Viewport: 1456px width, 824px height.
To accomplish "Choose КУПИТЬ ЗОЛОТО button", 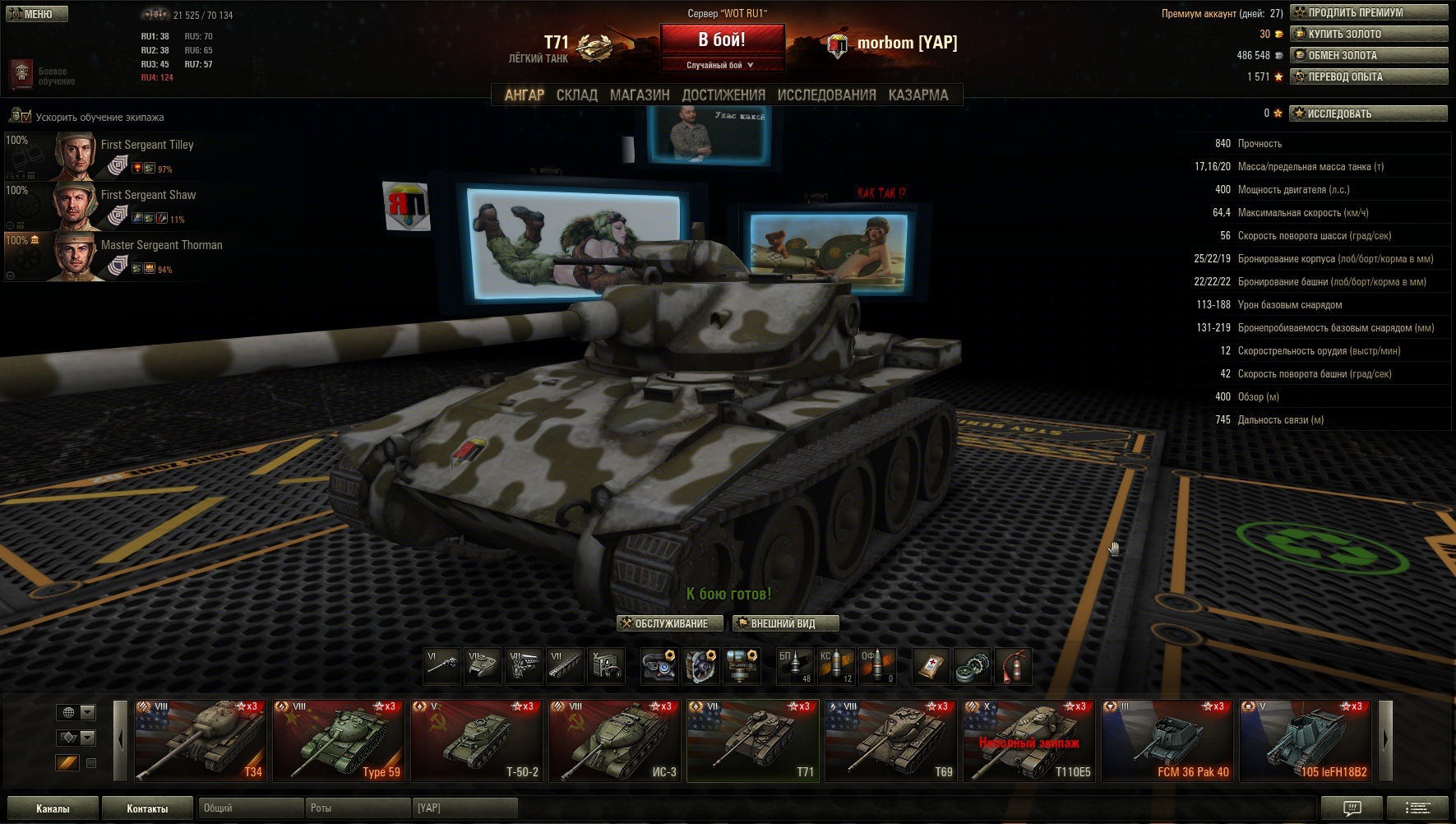I will (1368, 34).
